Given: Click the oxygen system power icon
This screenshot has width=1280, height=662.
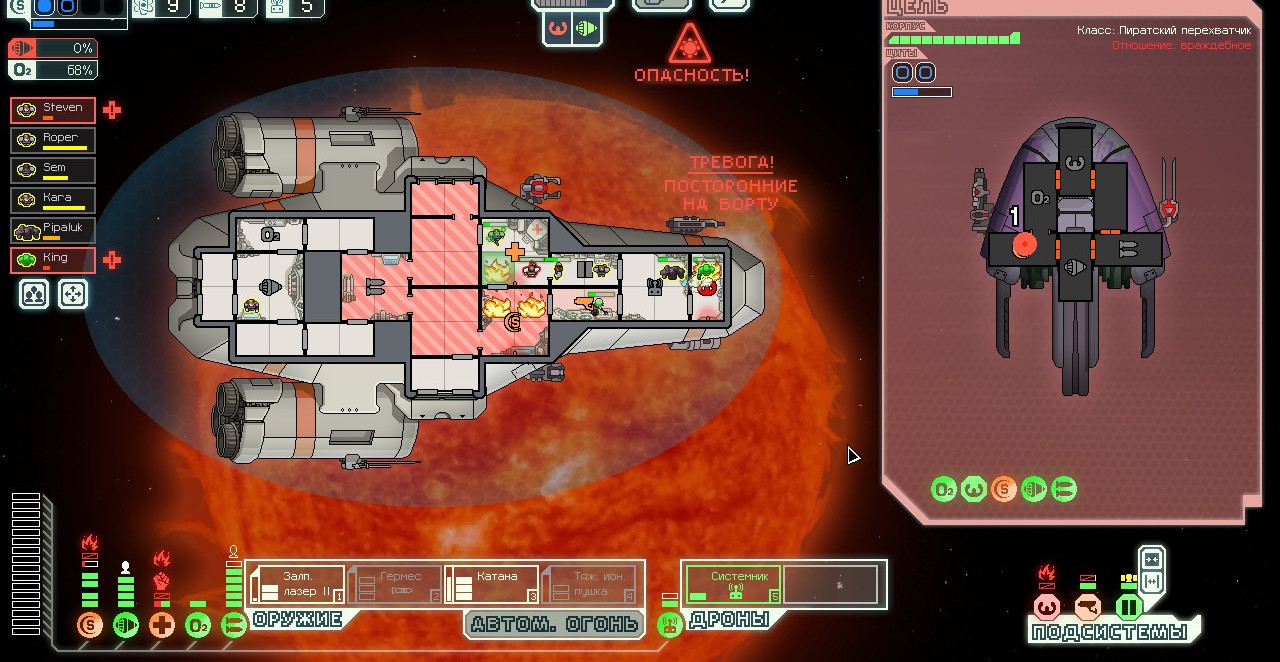Looking at the screenshot, I should tap(198, 627).
